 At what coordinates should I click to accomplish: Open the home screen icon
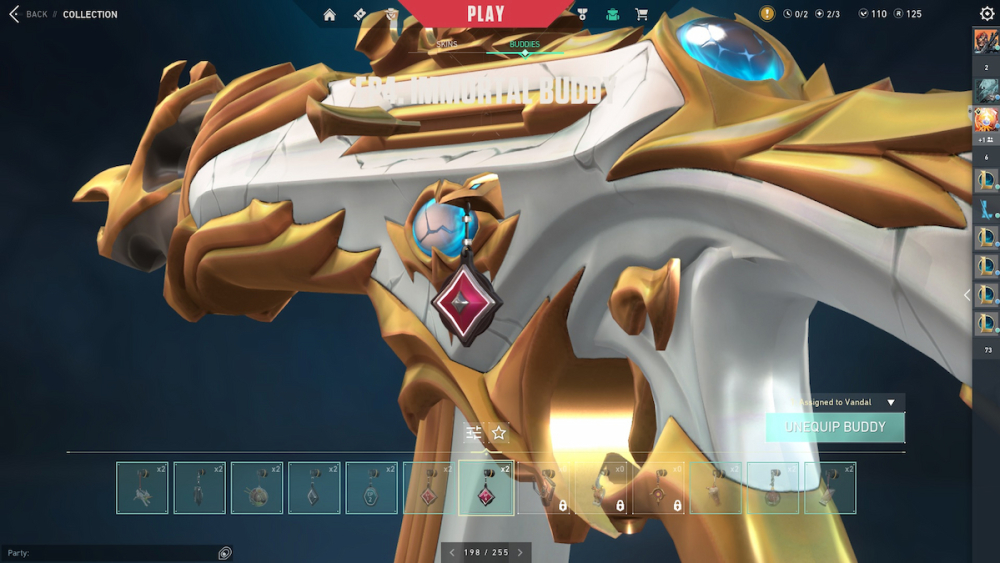click(329, 14)
